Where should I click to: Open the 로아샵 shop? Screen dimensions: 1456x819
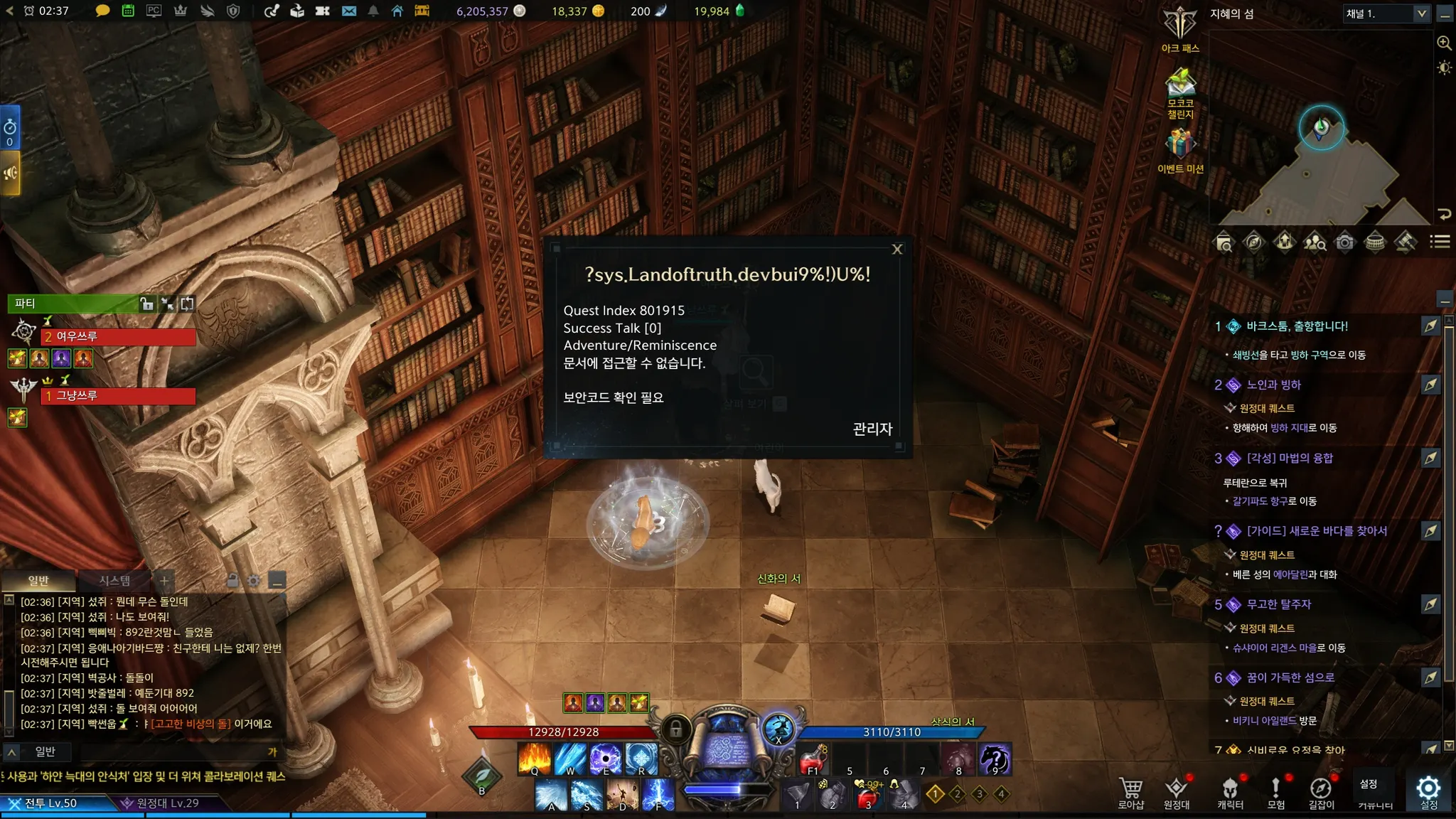click(x=1130, y=791)
